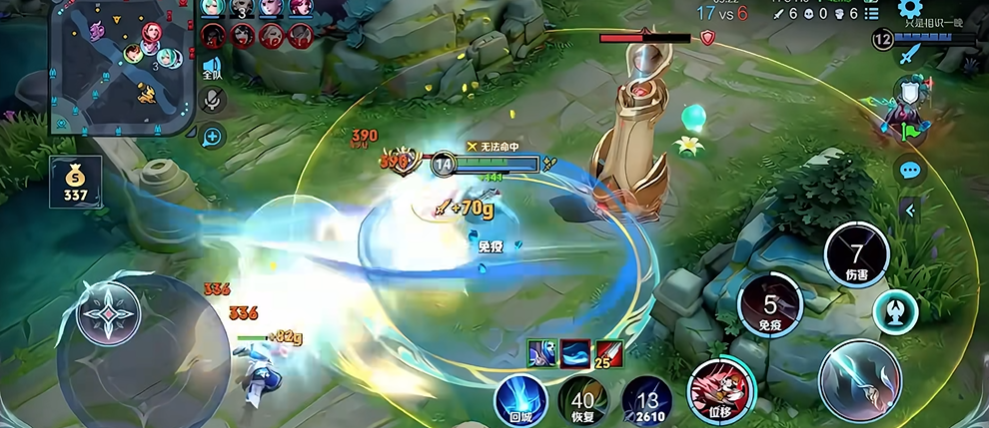Expand the side panel arrow
This screenshot has height=428, width=989.
tap(909, 209)
